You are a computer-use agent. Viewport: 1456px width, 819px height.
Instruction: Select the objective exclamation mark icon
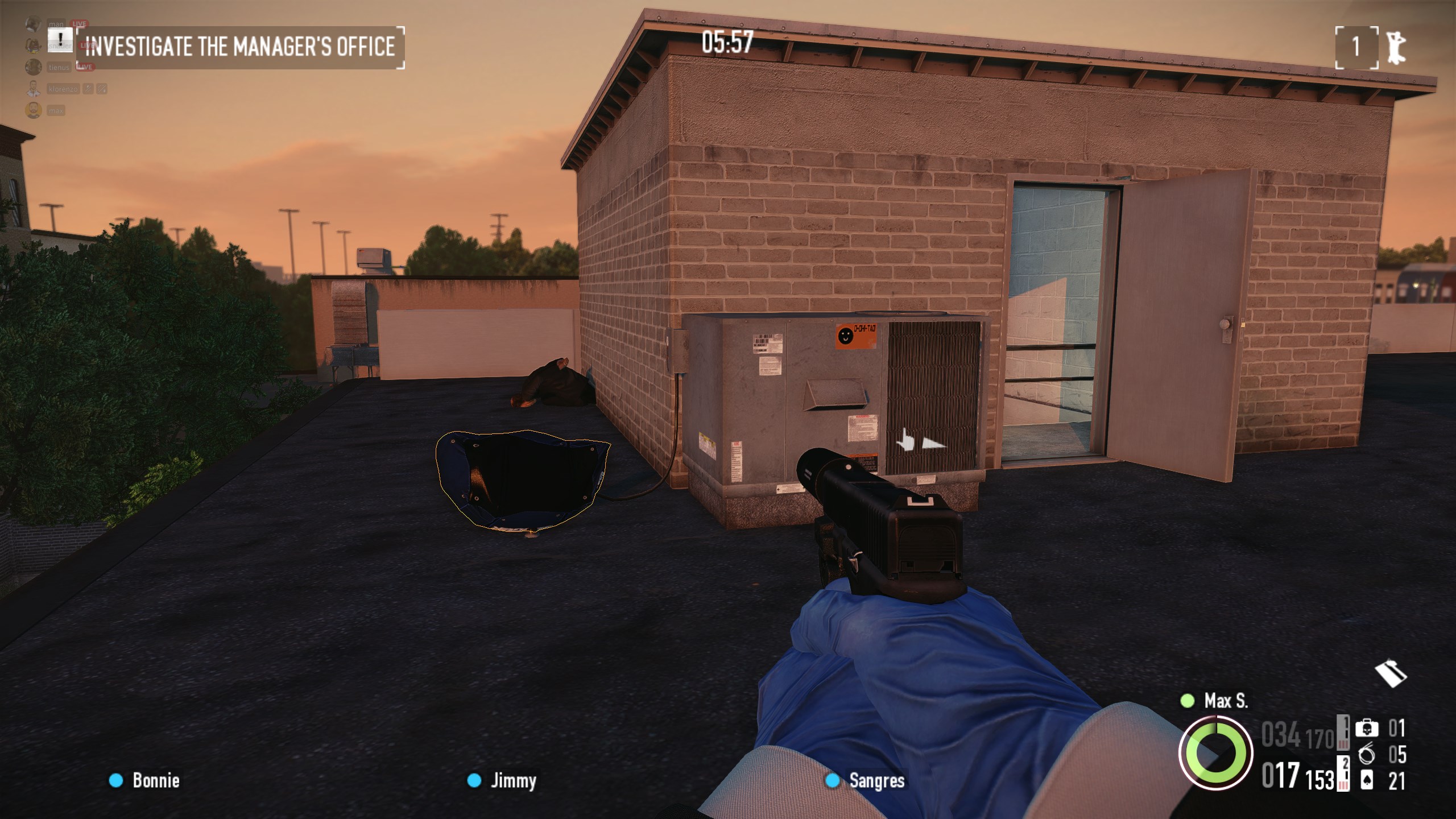pyautogui.click(x=60, y=39)
